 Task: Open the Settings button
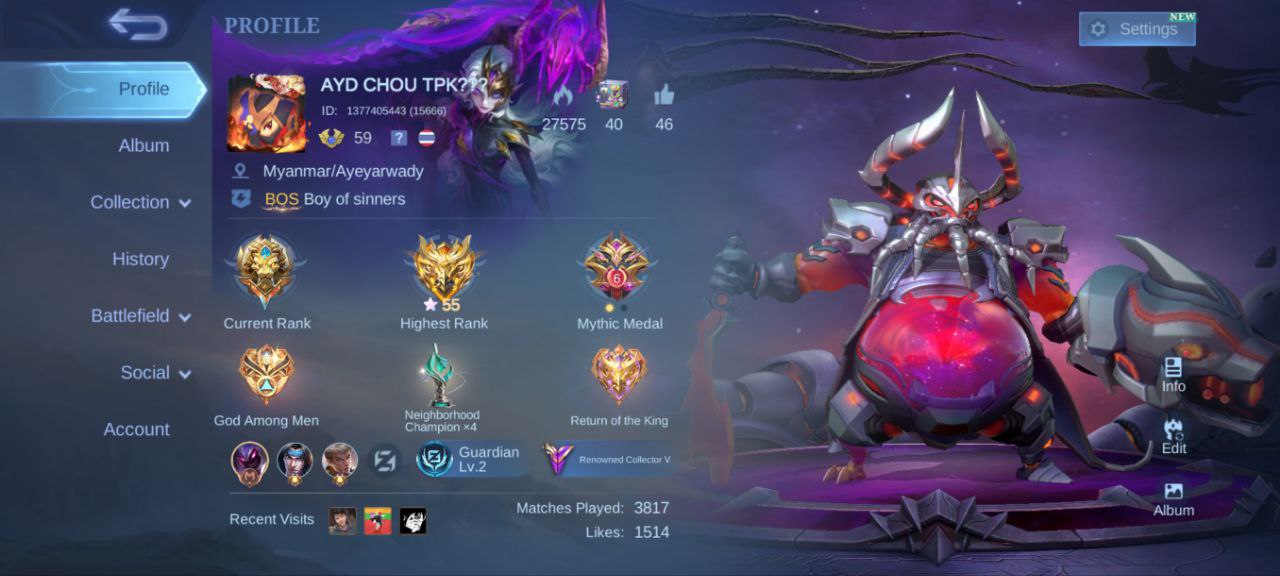[x=1137, y=29]
